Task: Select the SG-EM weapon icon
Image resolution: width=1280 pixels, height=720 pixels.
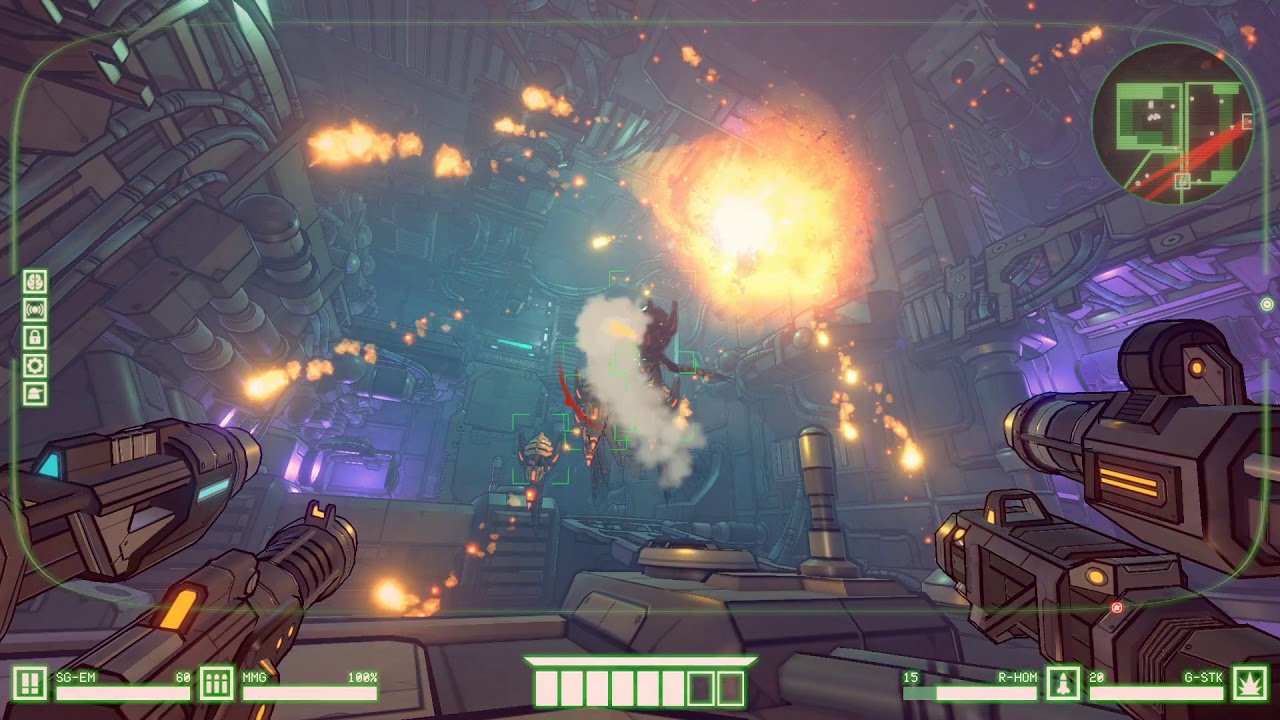Action: point(30,684)
